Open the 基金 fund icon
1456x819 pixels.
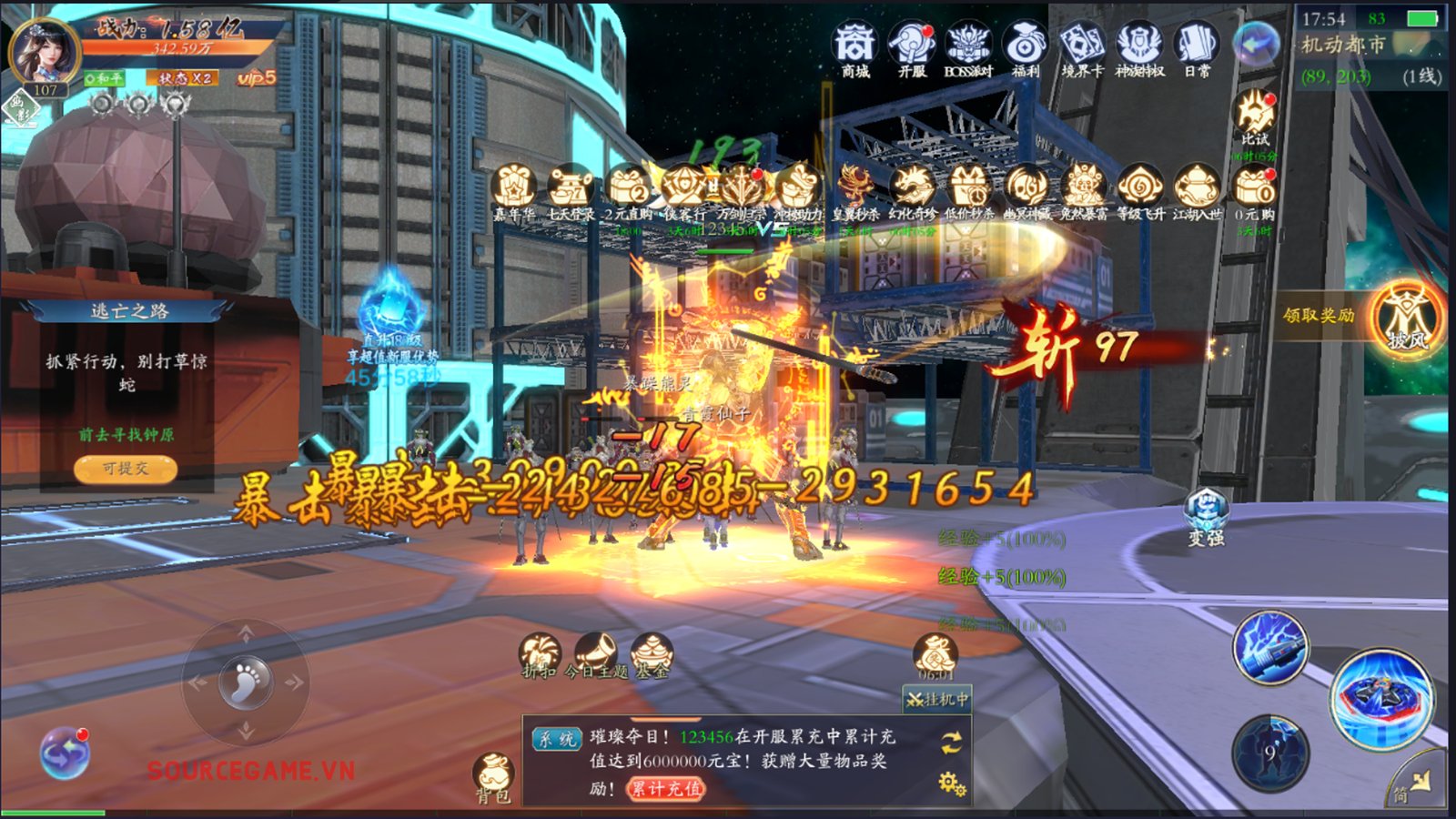tap(652, 655)
